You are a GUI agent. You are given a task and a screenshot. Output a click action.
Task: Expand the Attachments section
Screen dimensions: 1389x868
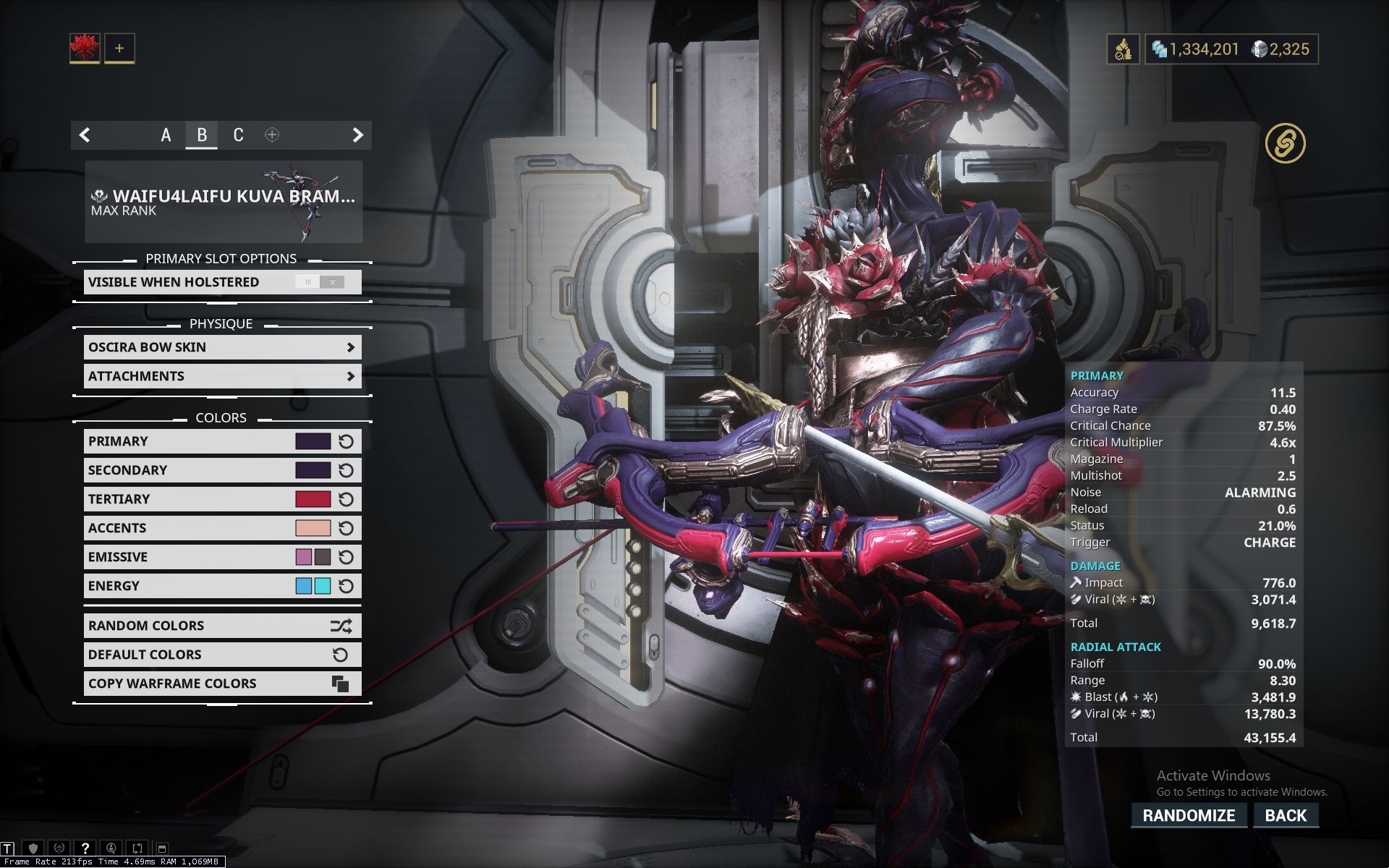[352, 376]
